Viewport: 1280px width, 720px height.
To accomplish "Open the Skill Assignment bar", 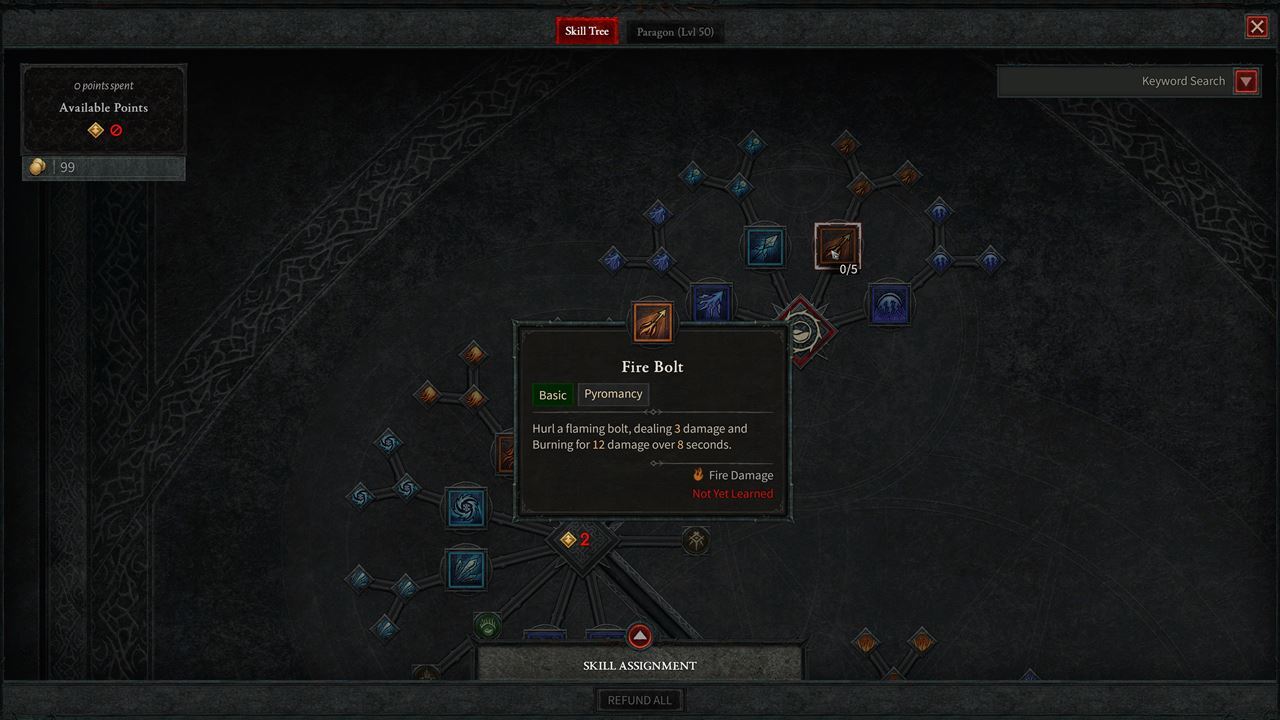I will 640,665.
